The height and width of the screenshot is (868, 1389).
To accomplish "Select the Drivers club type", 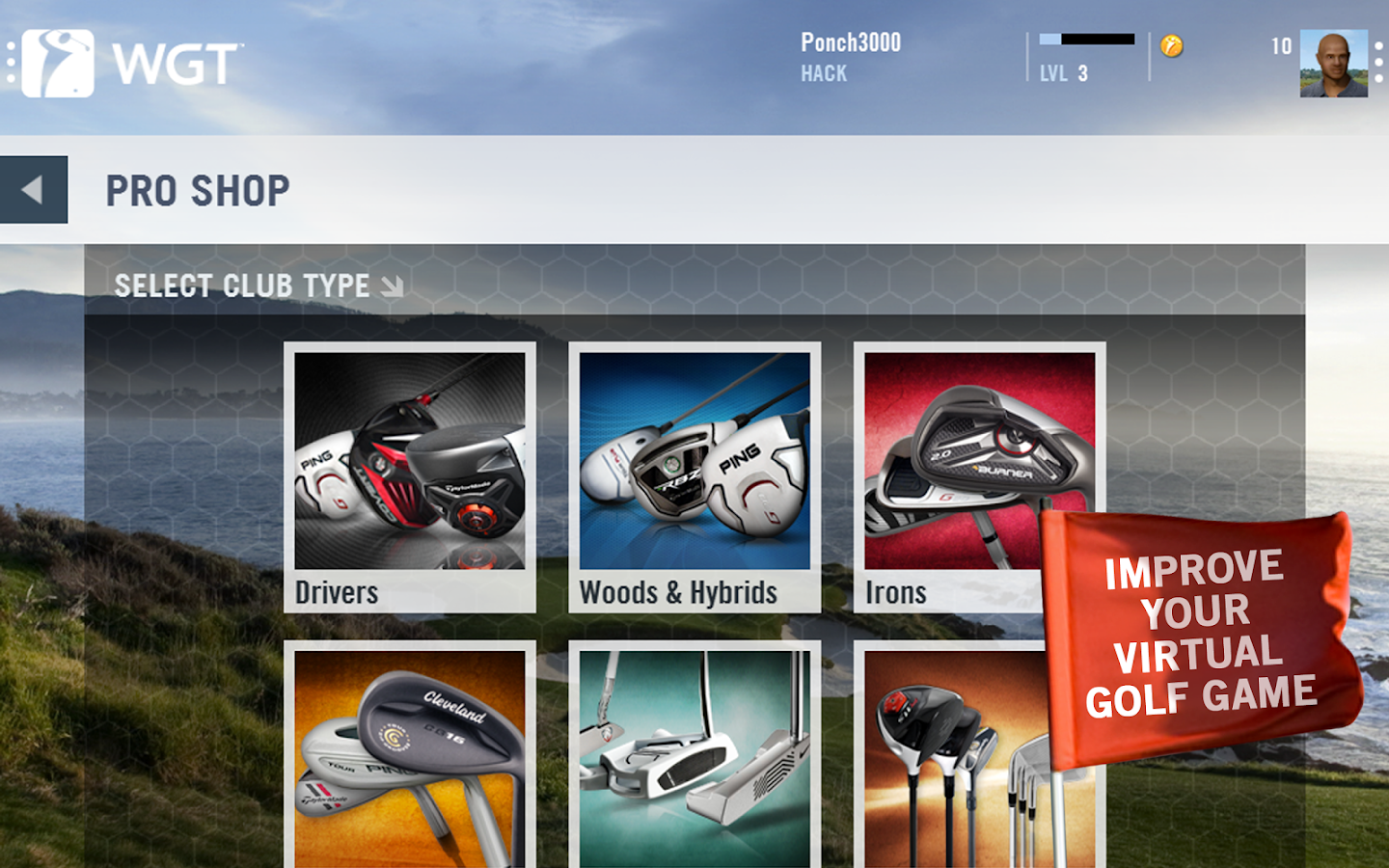I will coord(410,476).
